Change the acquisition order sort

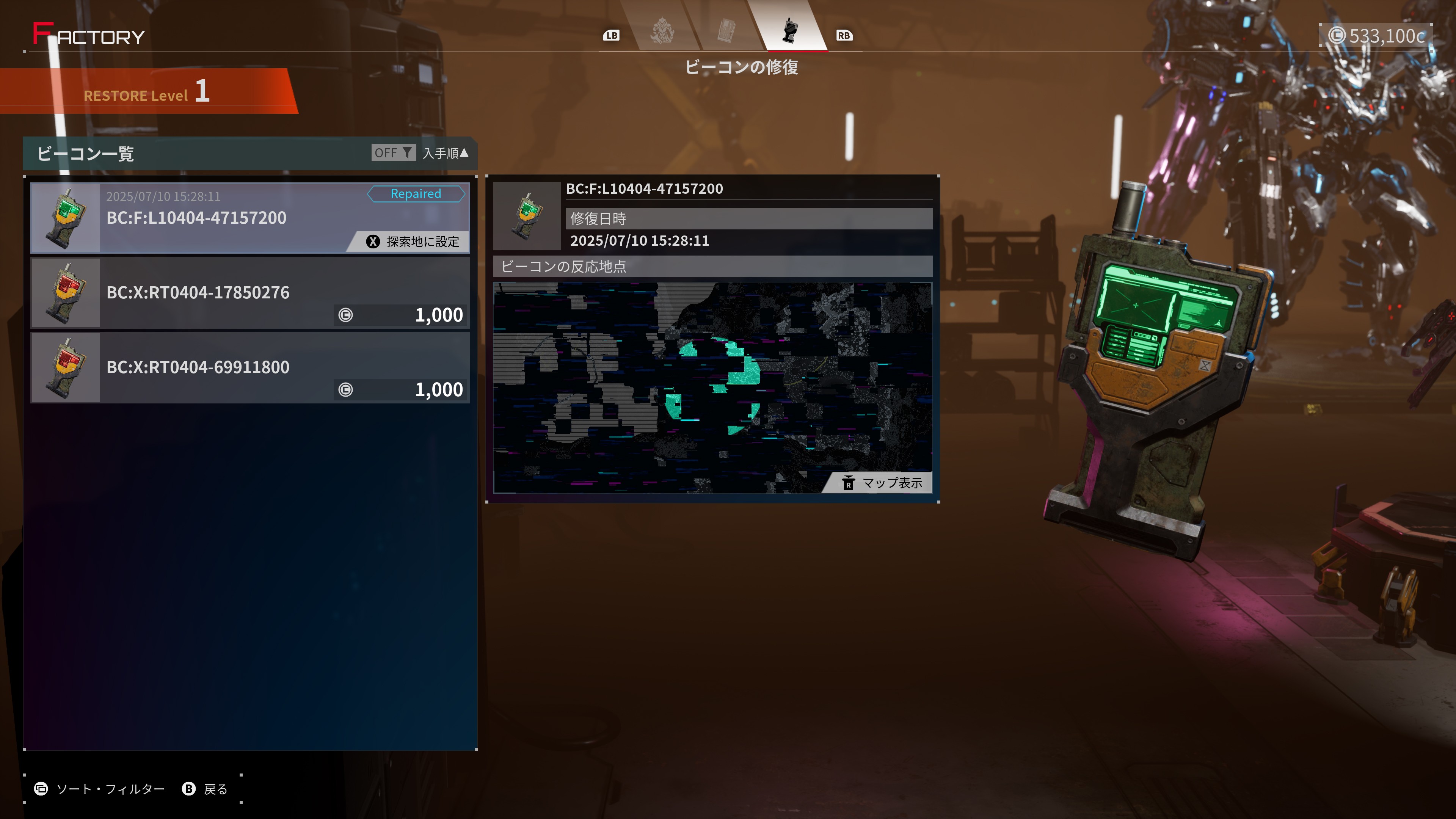pyautogui.click(x=446, y=153)
